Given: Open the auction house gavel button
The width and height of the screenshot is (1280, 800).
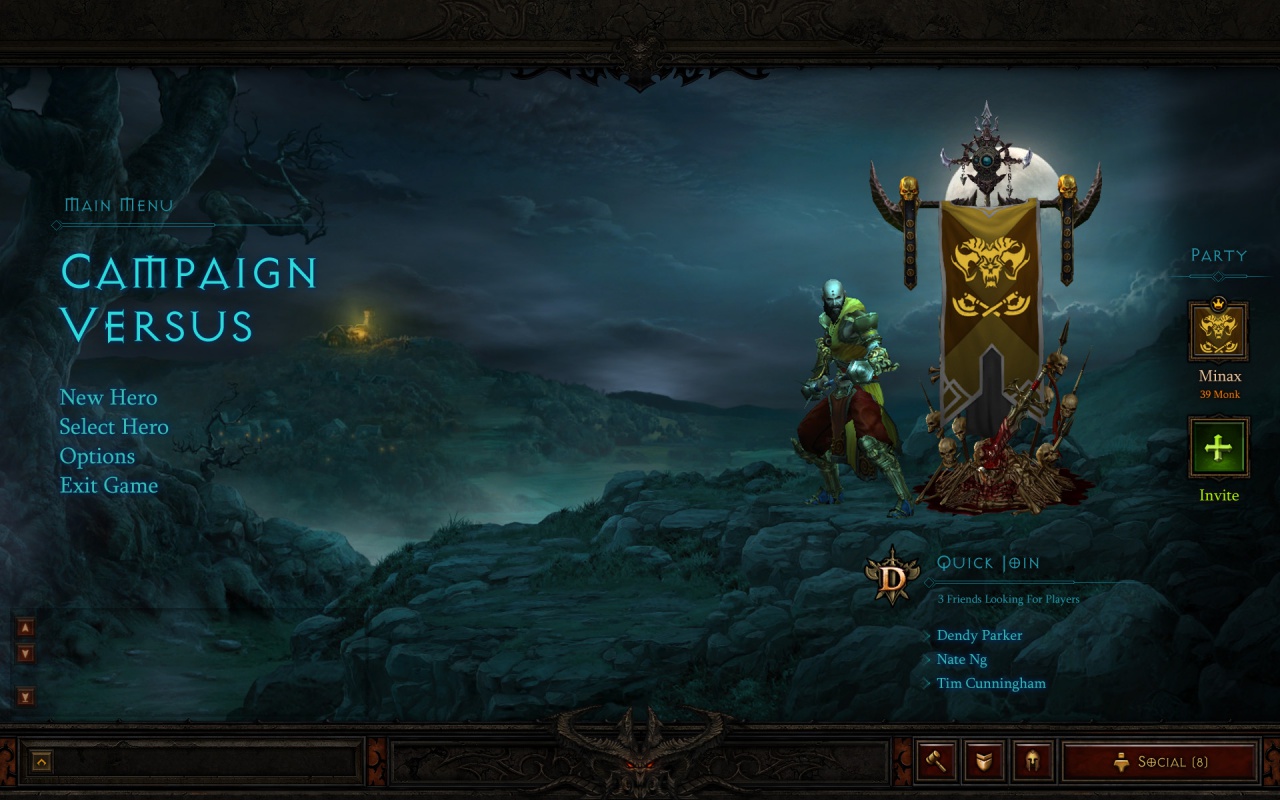Looking at the screenshot, I should 937,762.
